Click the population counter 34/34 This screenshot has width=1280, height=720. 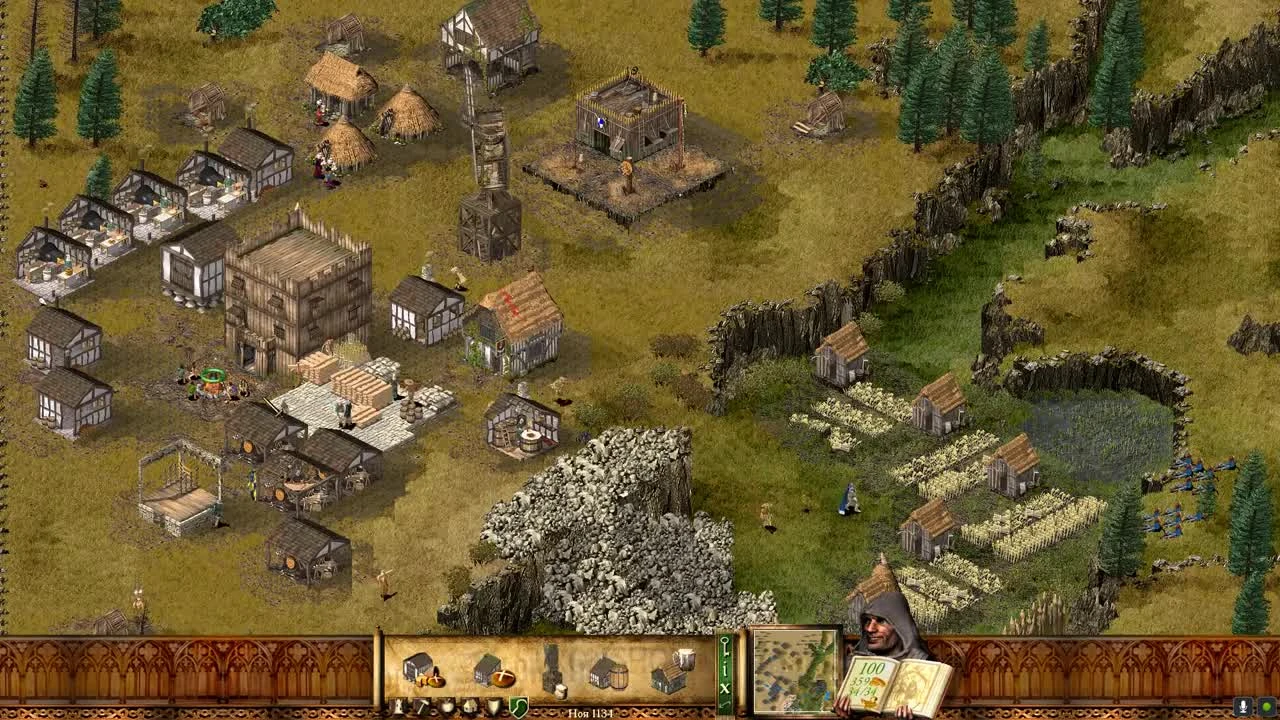[x=863, y=690]
